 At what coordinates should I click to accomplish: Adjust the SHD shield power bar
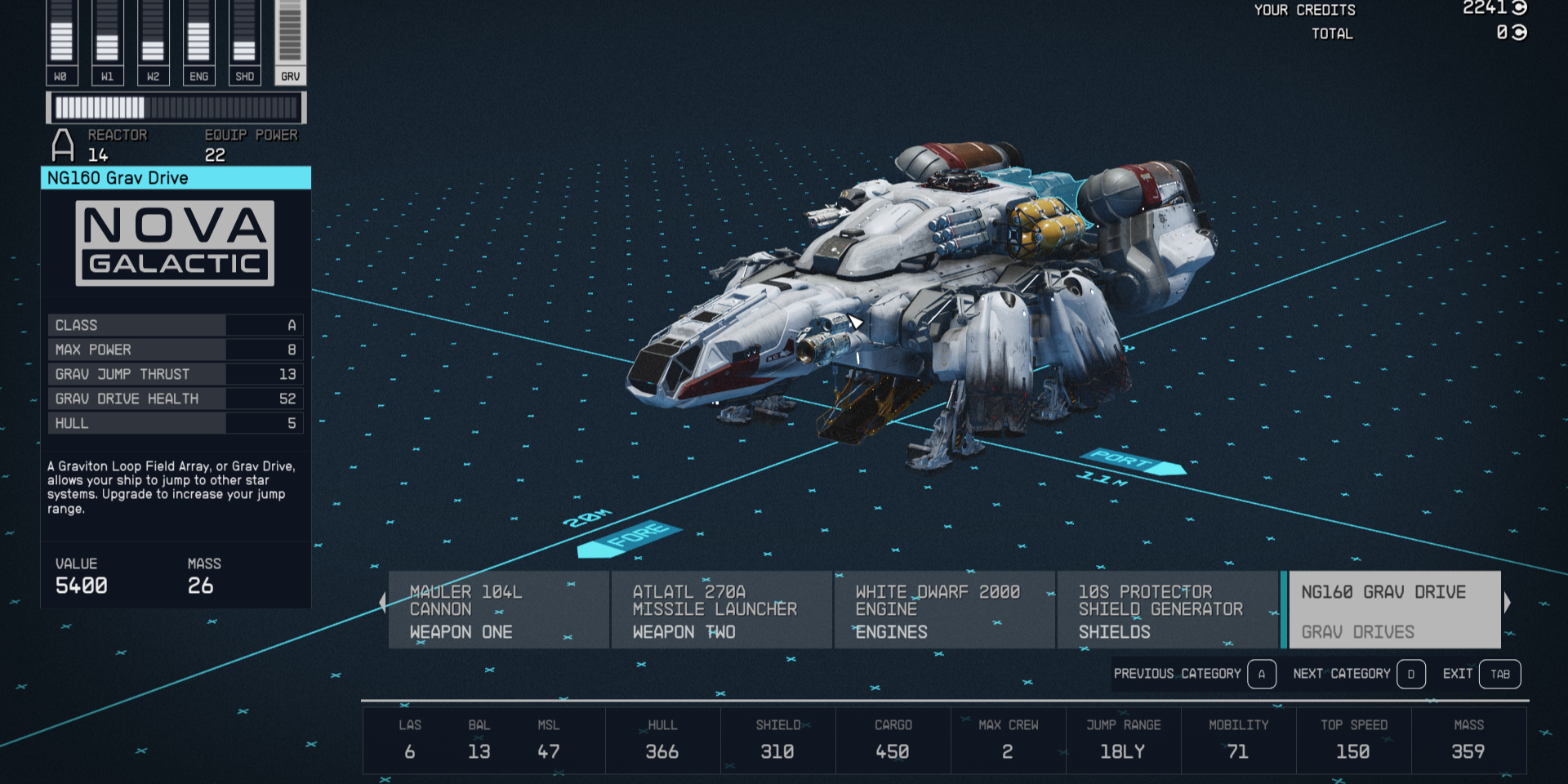[x=244, y=37]
